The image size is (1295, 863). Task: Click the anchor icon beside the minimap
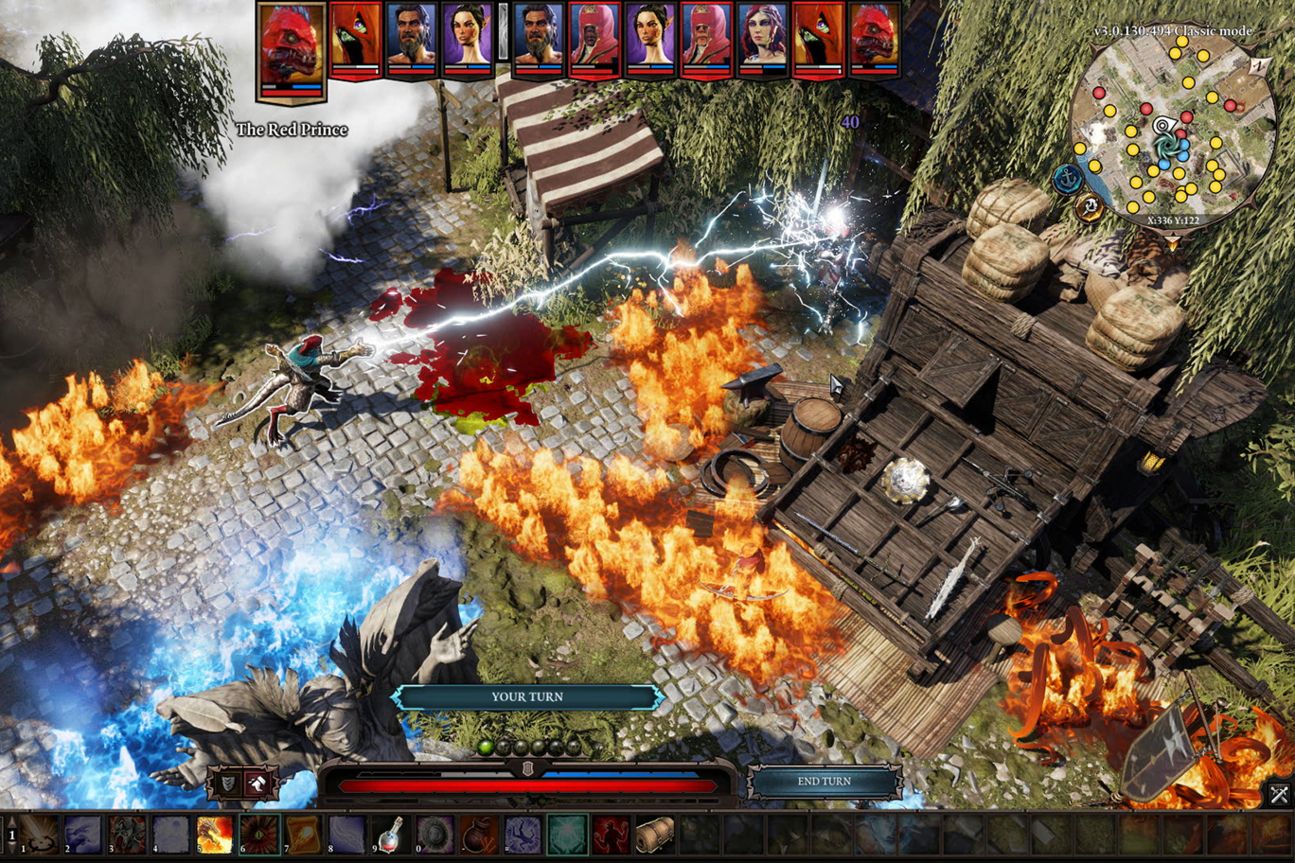click(1066, 180)
